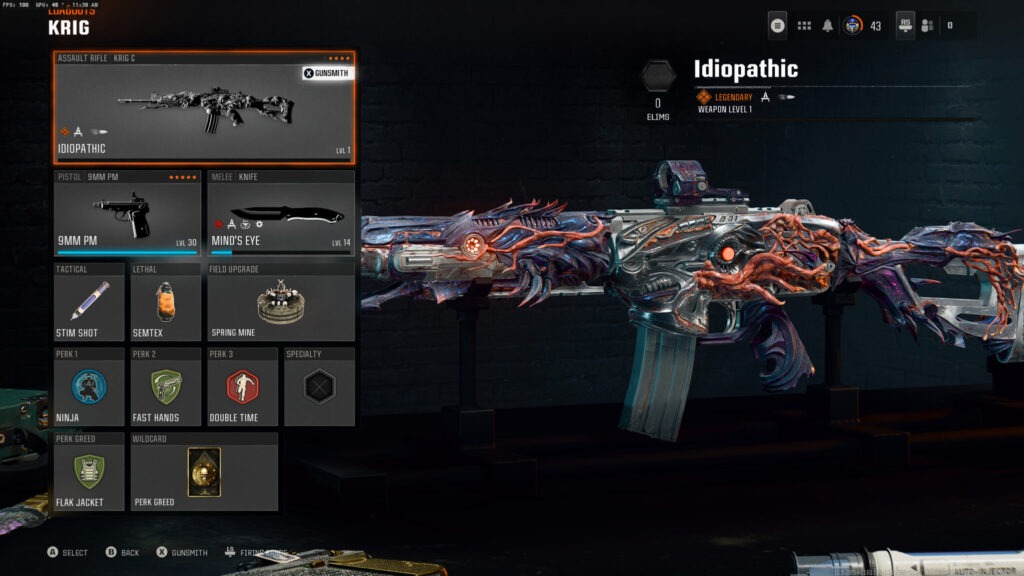Viewport: 1024px width, 576px height.
Task: Open the main menu hamburger icon
Action: [778, 25]
